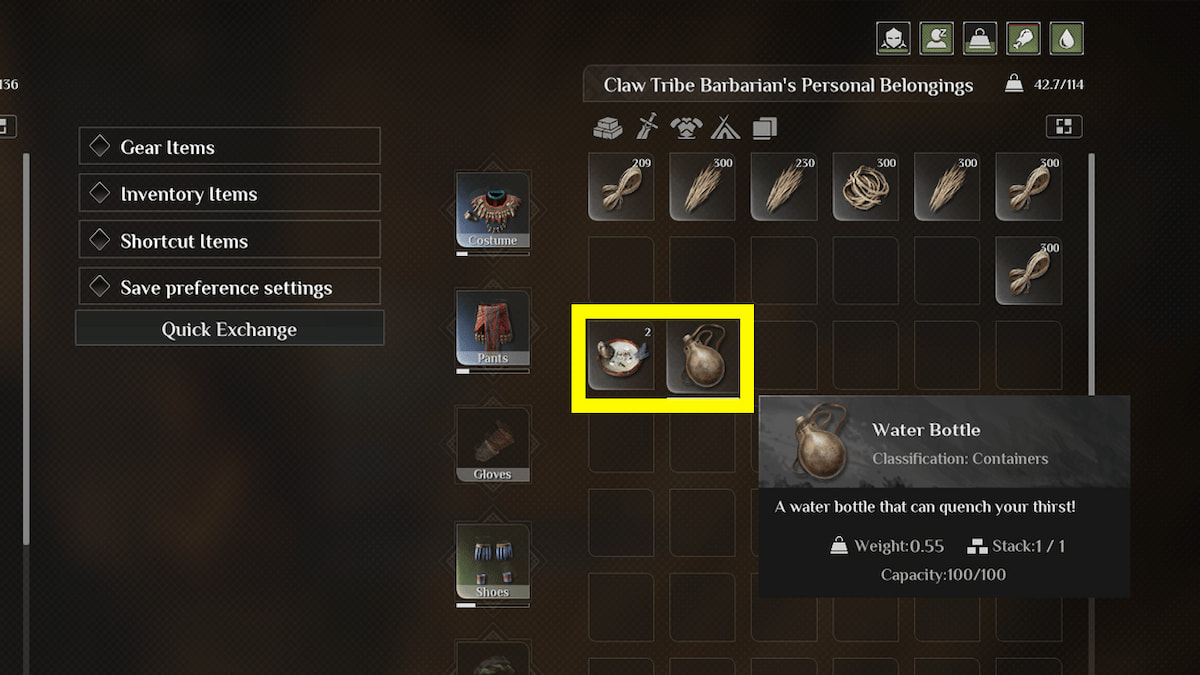This screenshot has width=1200, height=675.
Task: Select the fiber bundle stack of 209
Action: tap(621, 187)
